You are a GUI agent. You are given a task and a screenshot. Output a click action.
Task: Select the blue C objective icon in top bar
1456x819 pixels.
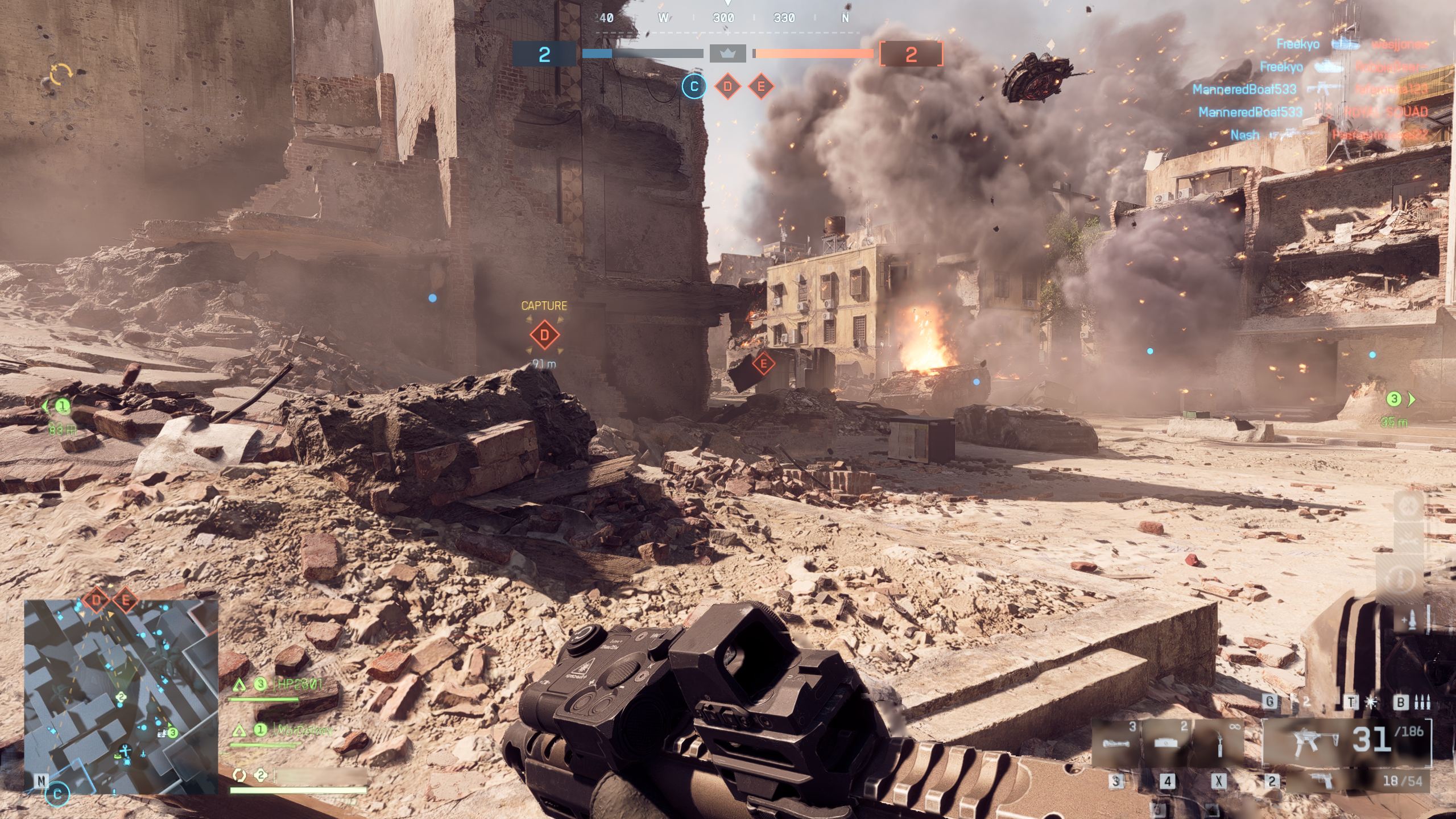(694, 87)
